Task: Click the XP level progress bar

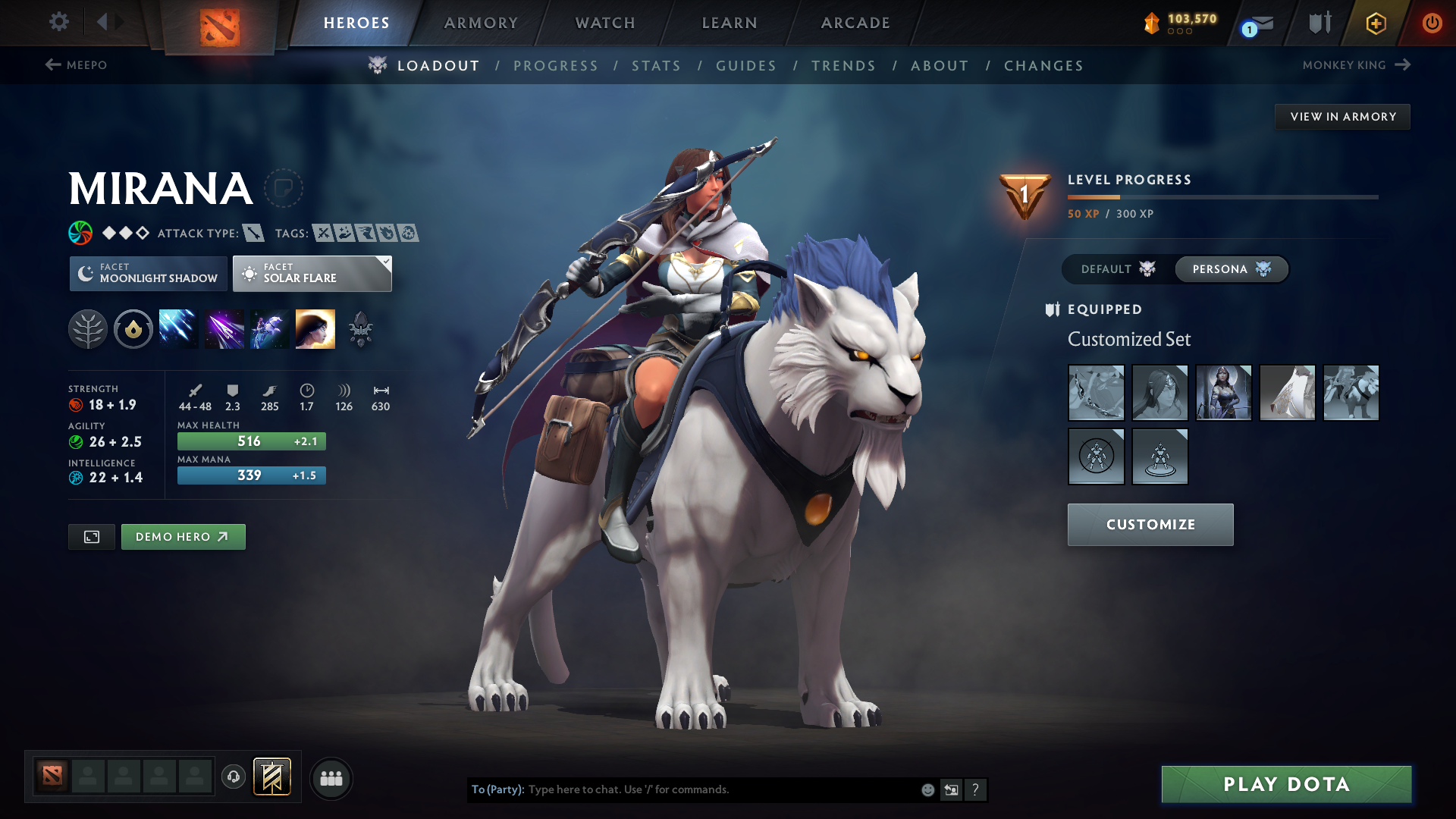Action: pyautogui.click(x=1221, y=197)
